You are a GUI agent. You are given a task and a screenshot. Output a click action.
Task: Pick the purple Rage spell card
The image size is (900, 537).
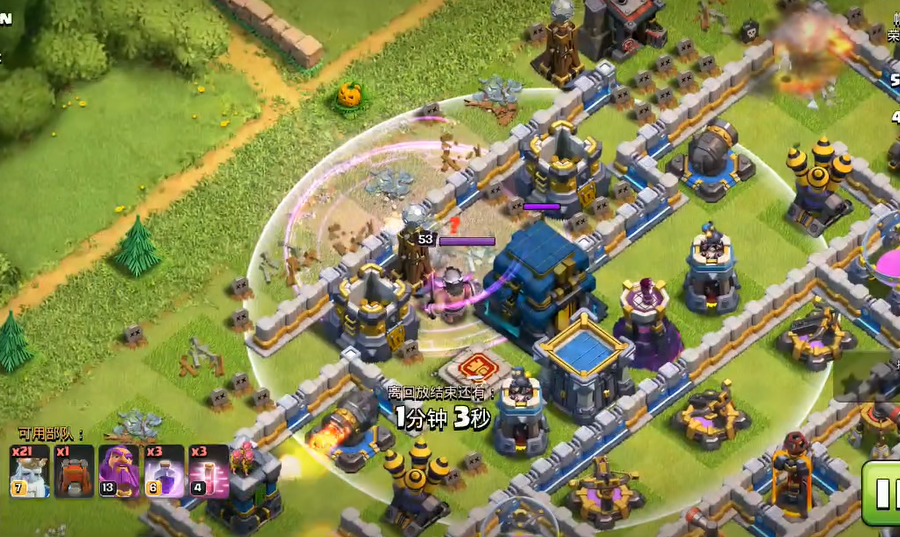(x=164, y=471)
